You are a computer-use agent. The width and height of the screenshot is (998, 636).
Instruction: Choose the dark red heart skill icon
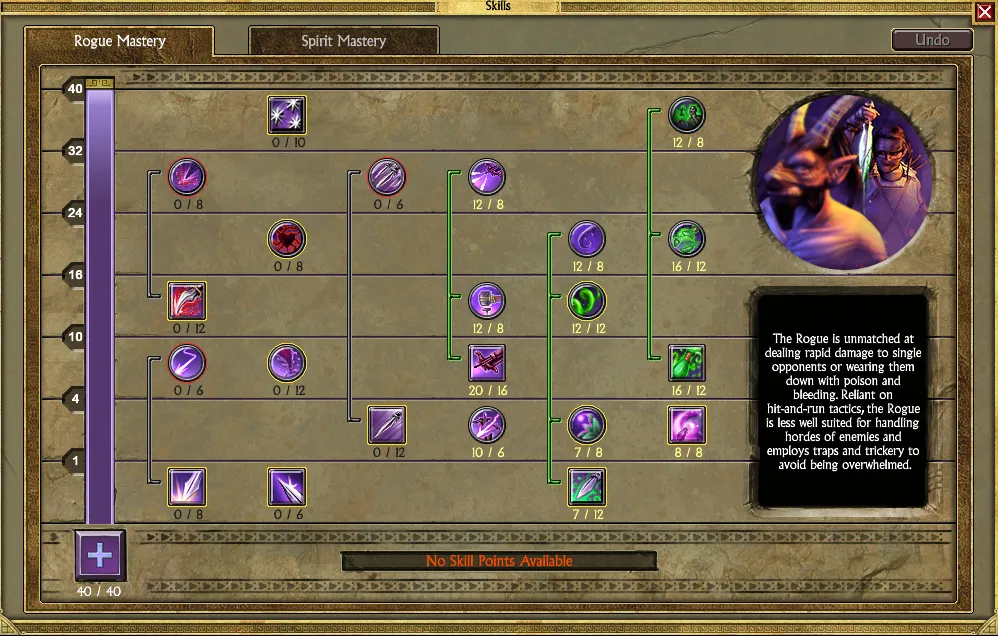(287, 239)
